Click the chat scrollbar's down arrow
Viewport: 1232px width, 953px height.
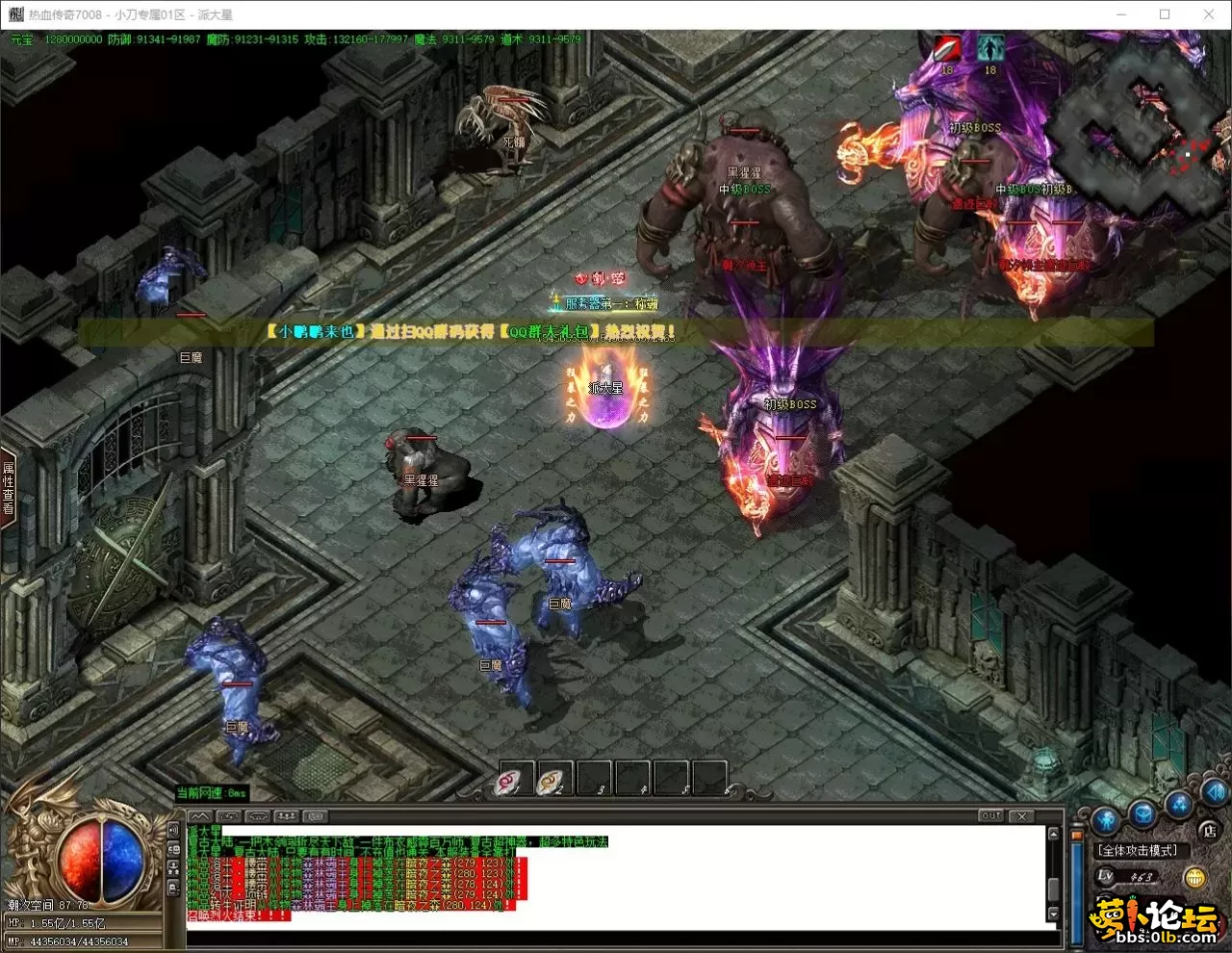(x=1053, y=914)
